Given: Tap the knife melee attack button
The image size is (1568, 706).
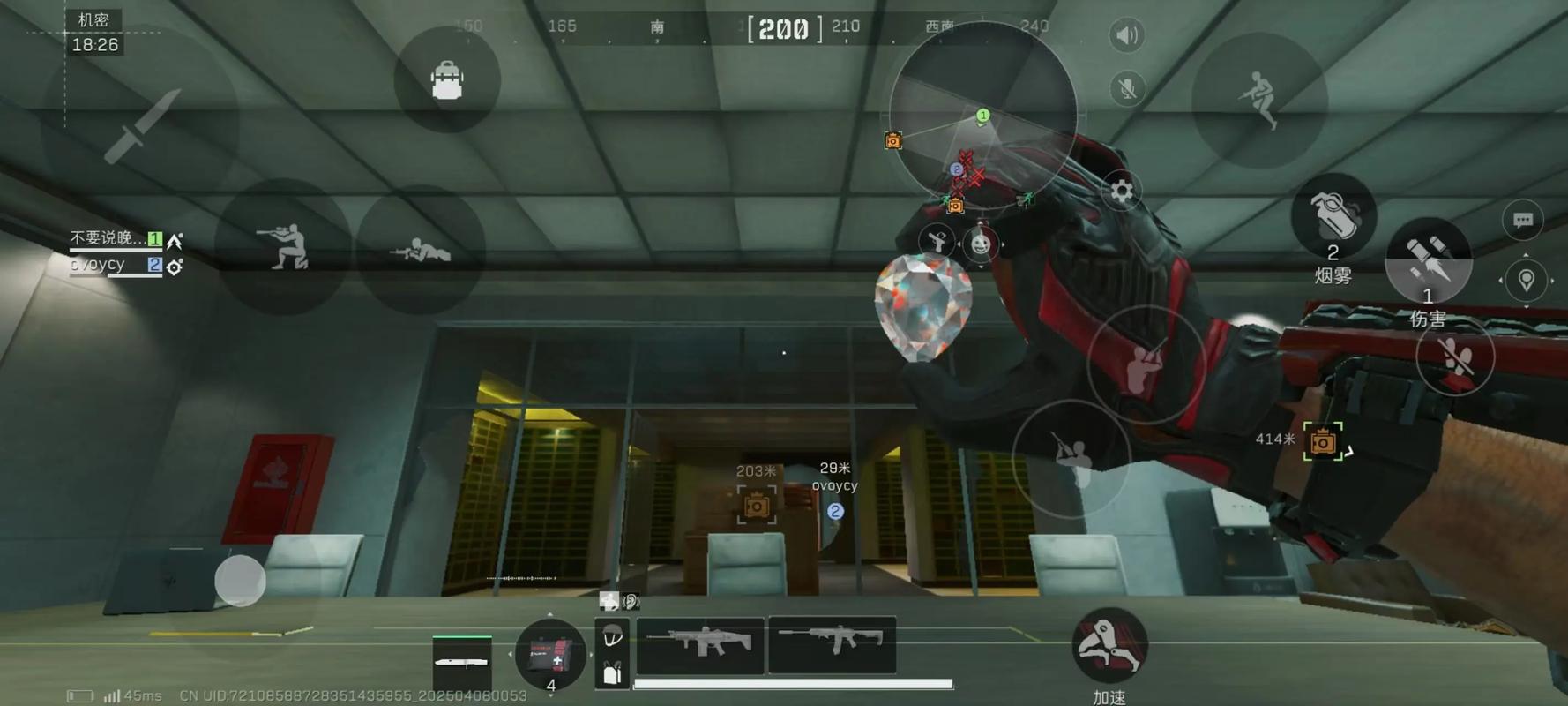Looking at the screenshot, I should pyautogui.click(x=141, y=126).
